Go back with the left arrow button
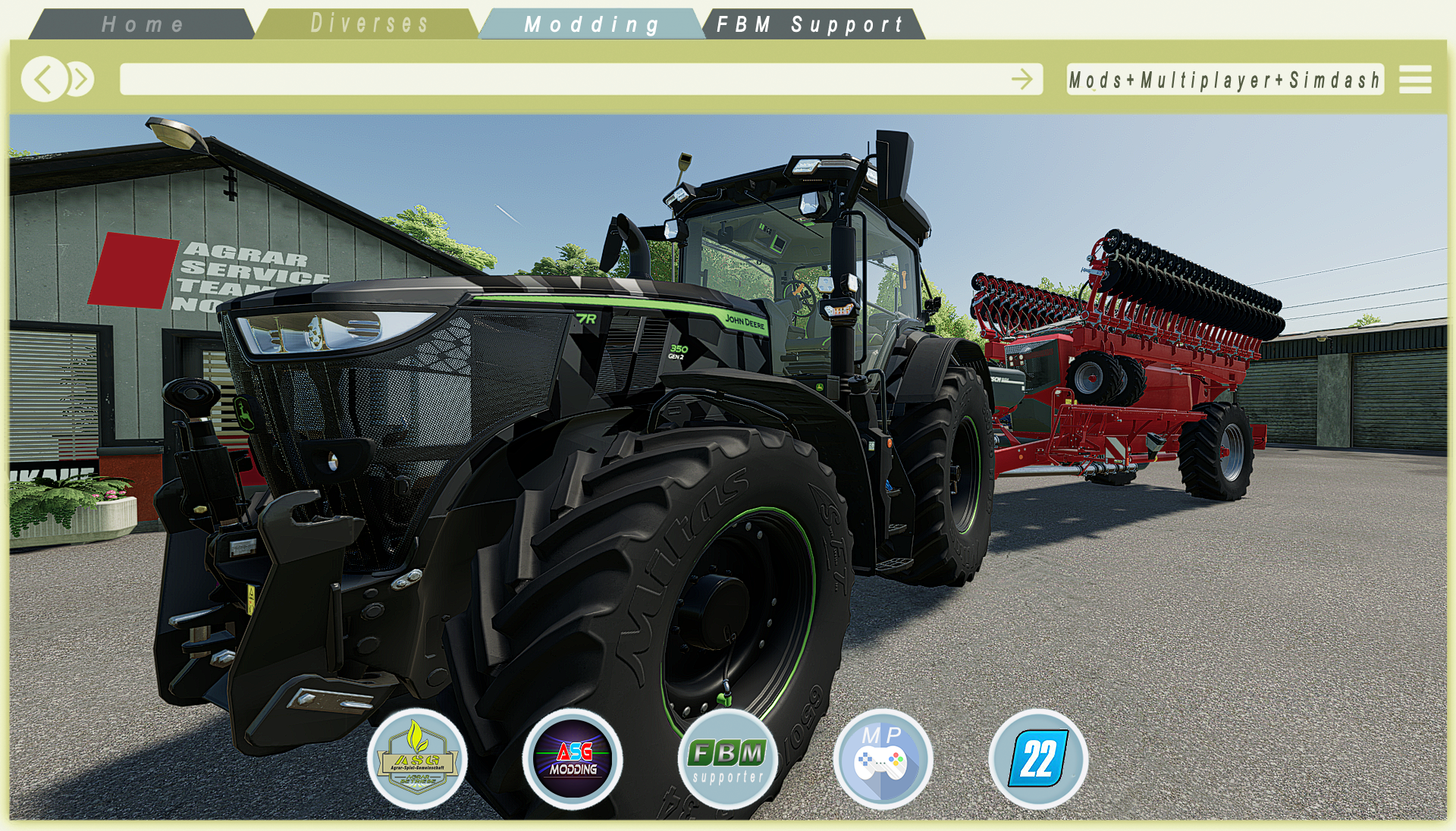Screen dimensions: 1456x831 click(x=43, y=79)
